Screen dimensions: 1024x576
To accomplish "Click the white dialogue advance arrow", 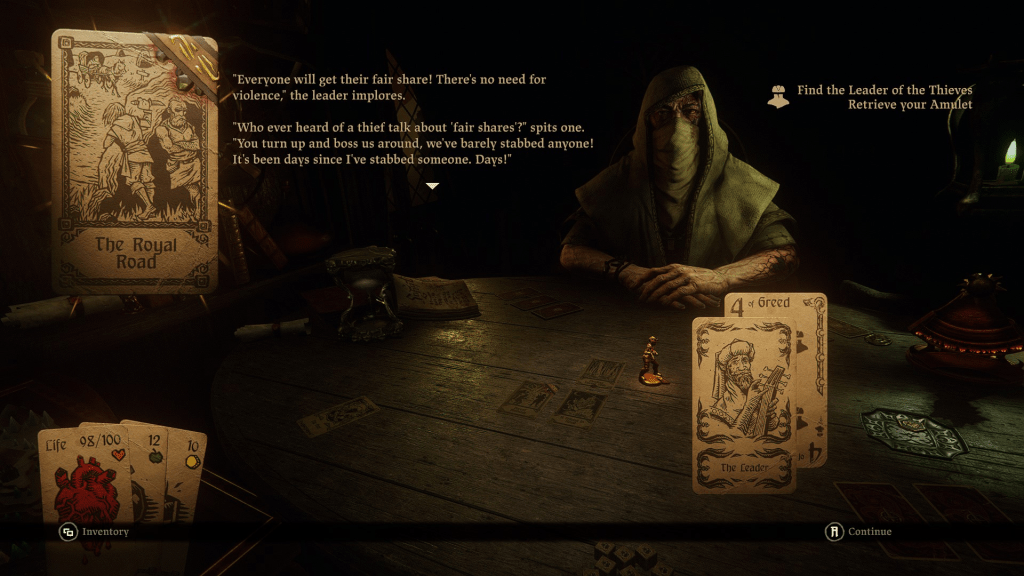I will [x=432, y=186].
